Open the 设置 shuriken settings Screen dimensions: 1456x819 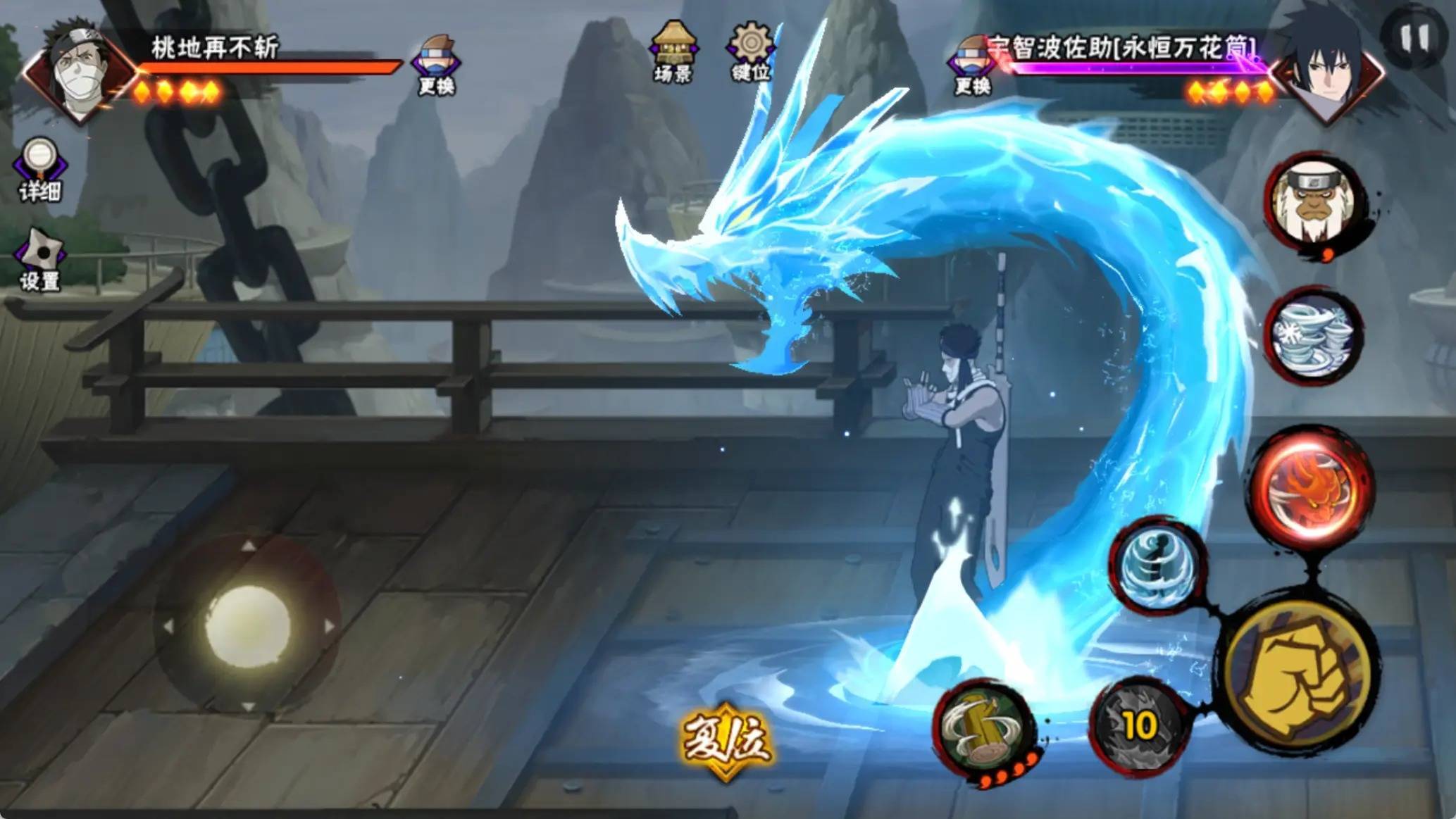40,260
